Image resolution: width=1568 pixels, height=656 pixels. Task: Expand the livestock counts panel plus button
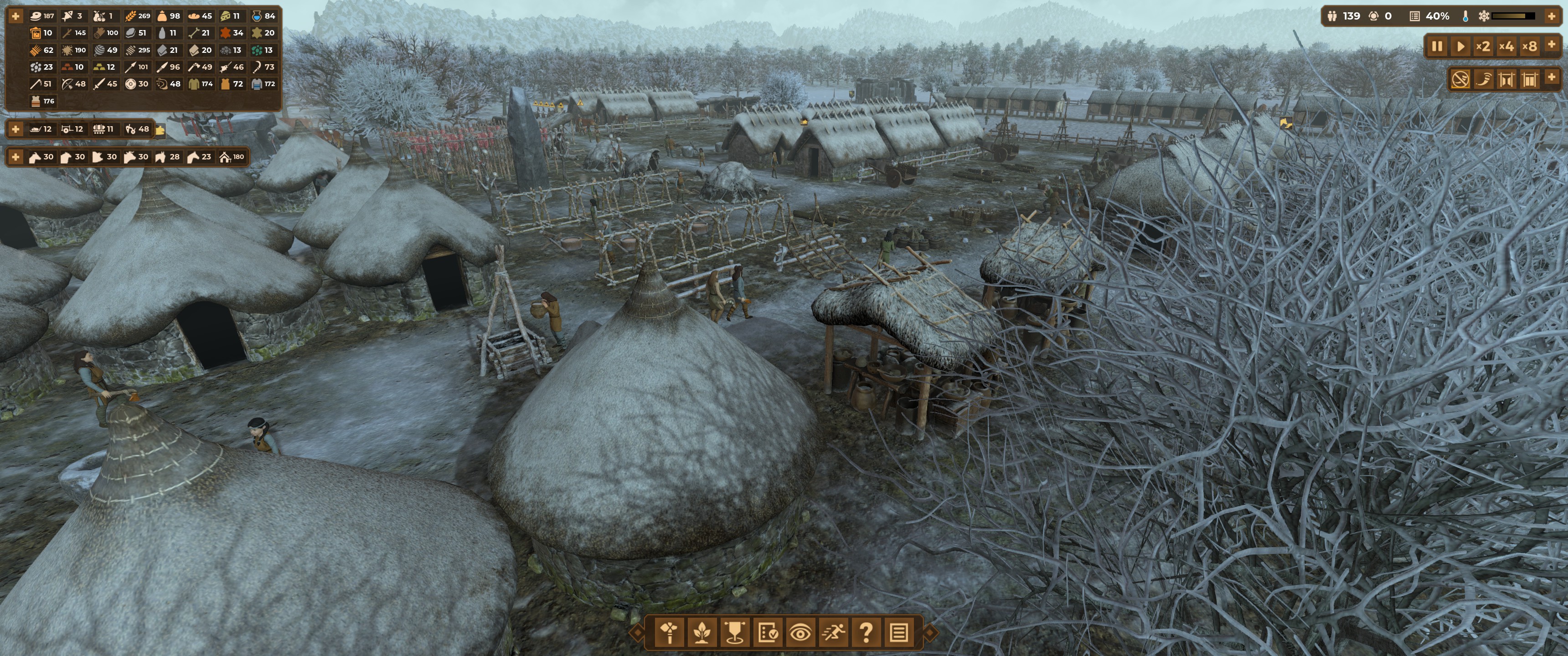coord(15,157)
